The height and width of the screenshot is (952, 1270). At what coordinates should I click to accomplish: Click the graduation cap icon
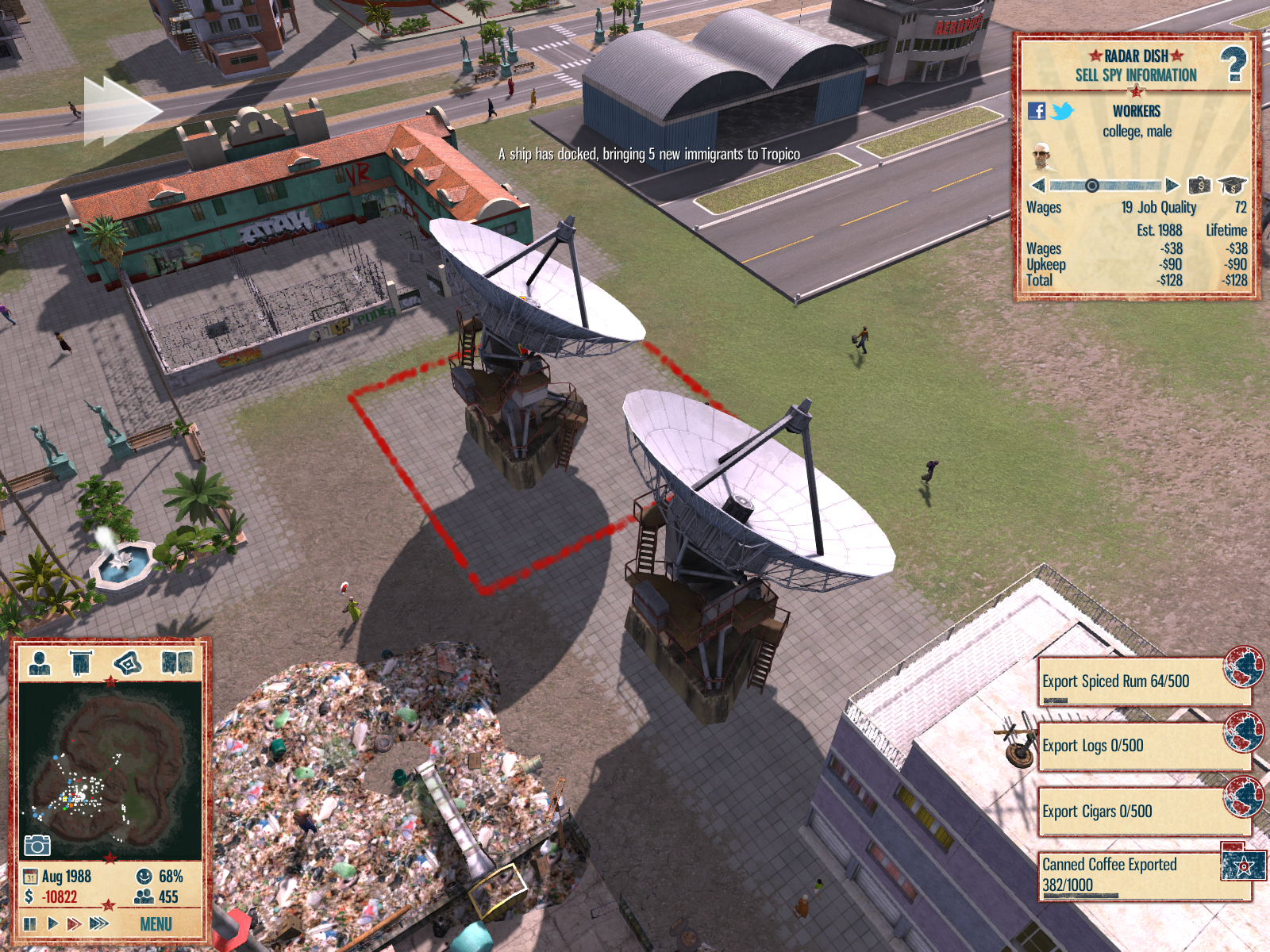[x=1232, y=186]
